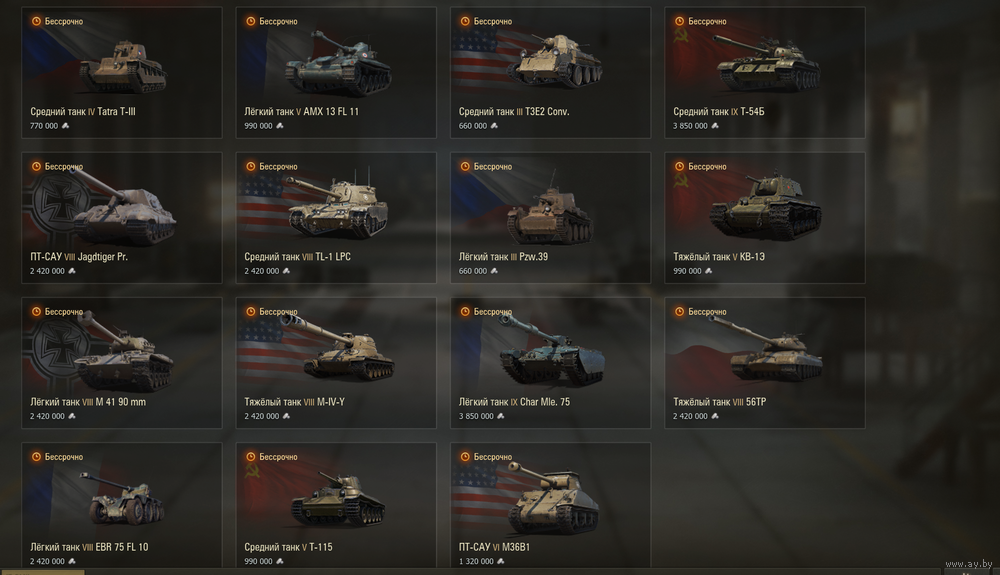Choose the M-IV-Y heavy tank card
This screenshot has height=575, width=1000.
[x=336, y=362]
